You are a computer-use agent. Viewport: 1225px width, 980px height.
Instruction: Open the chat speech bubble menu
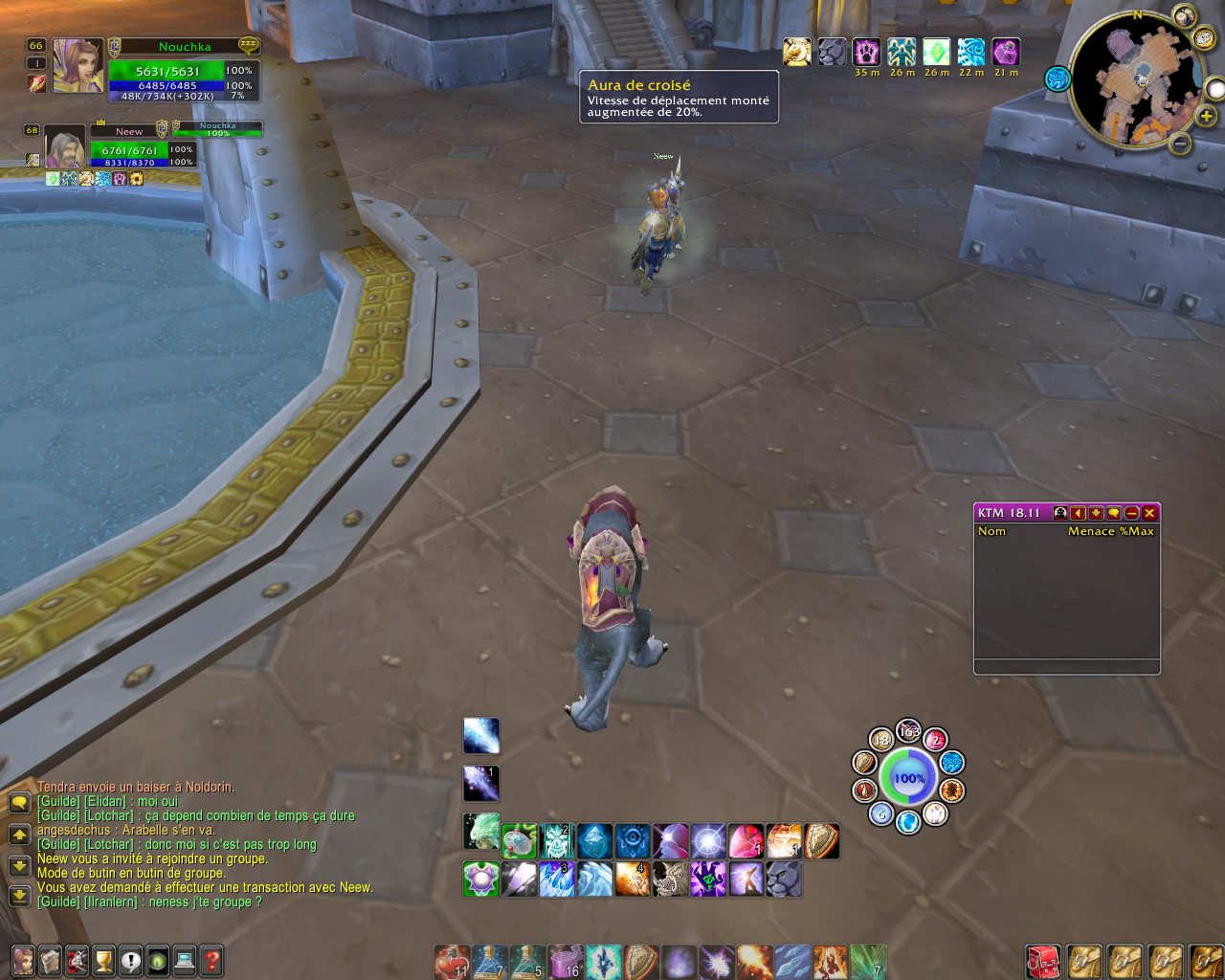point(19,804)
